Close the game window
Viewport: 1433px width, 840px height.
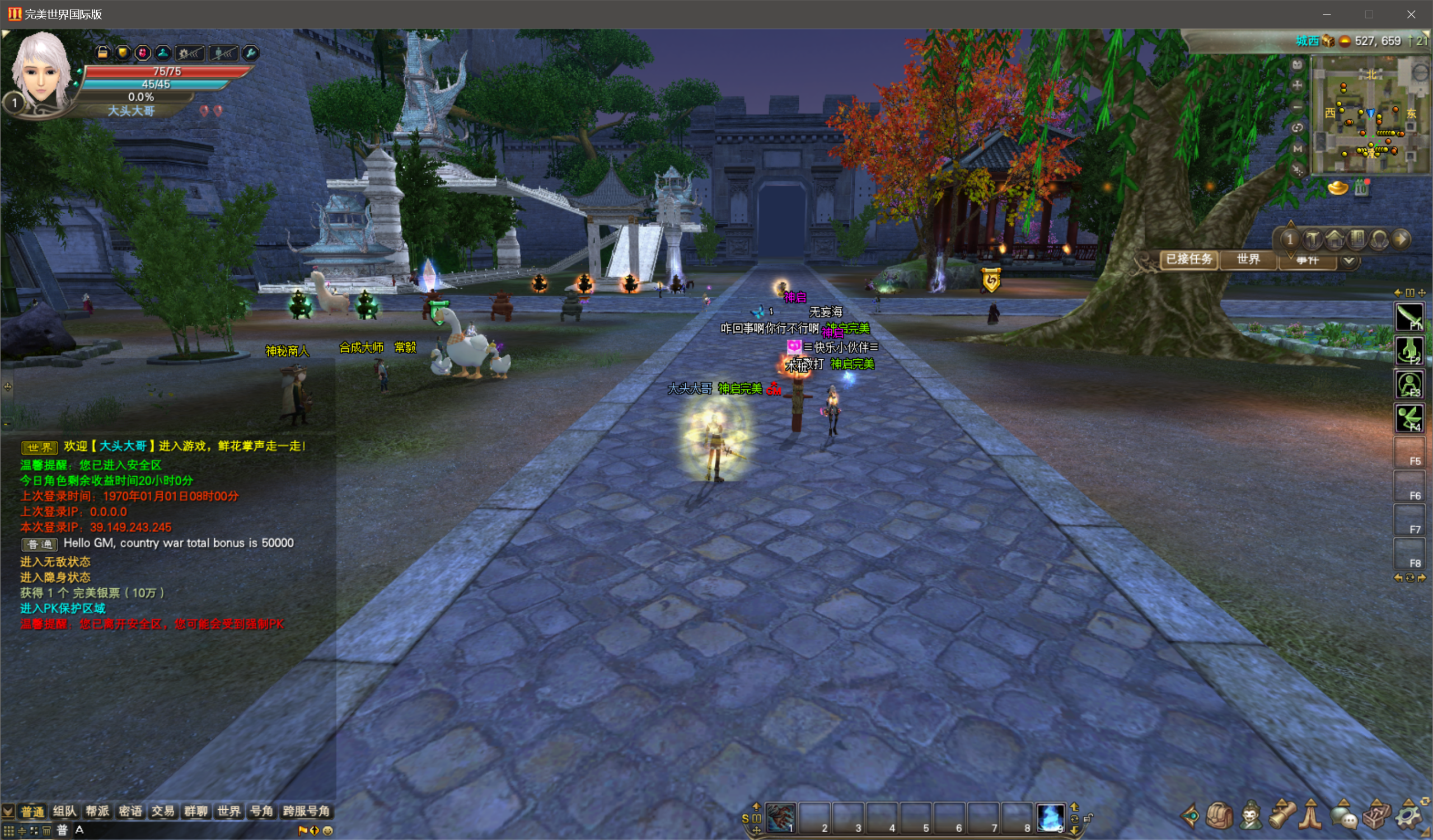(1411, 14)
